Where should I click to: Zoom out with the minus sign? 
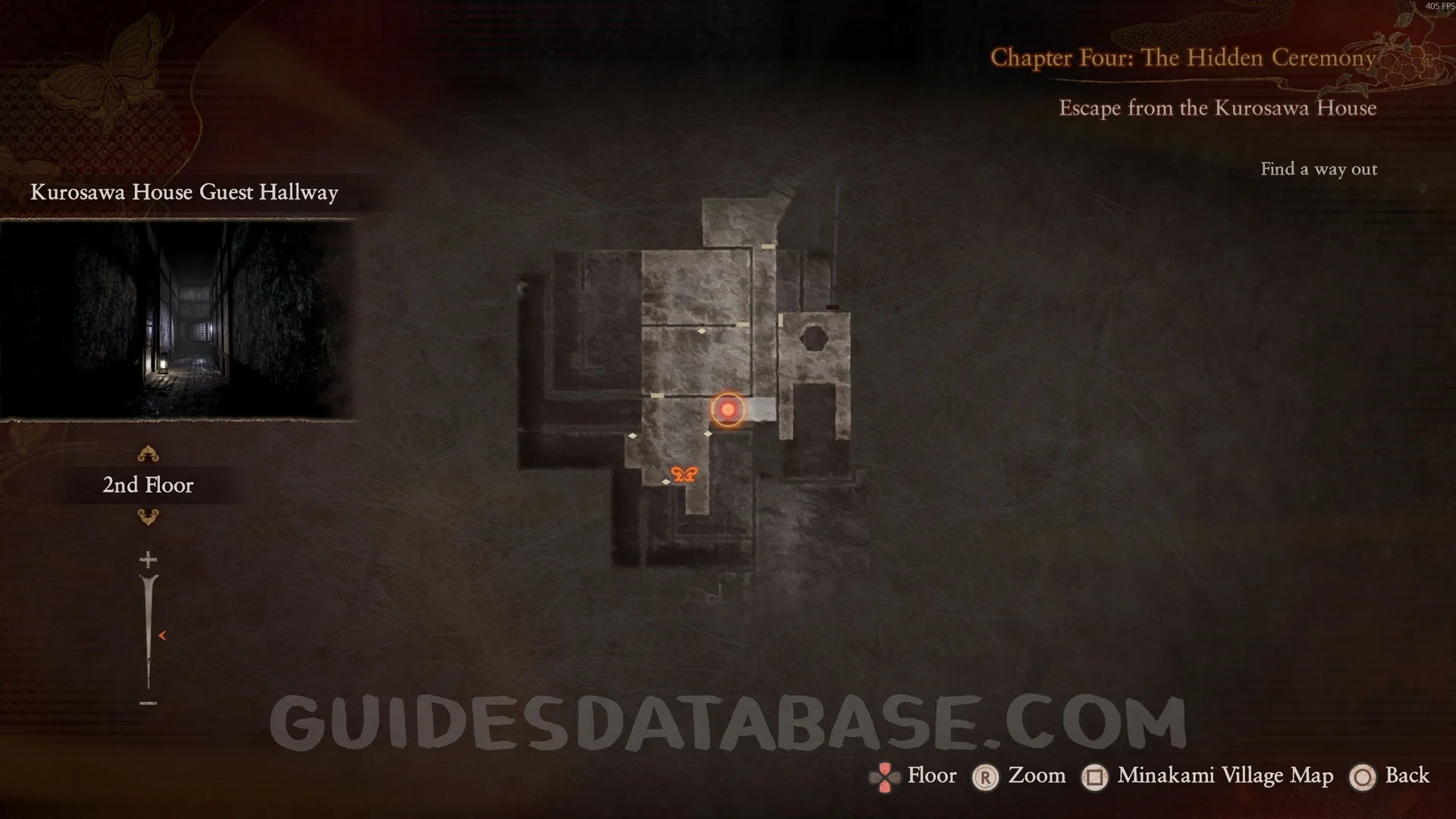coord(148,703)
